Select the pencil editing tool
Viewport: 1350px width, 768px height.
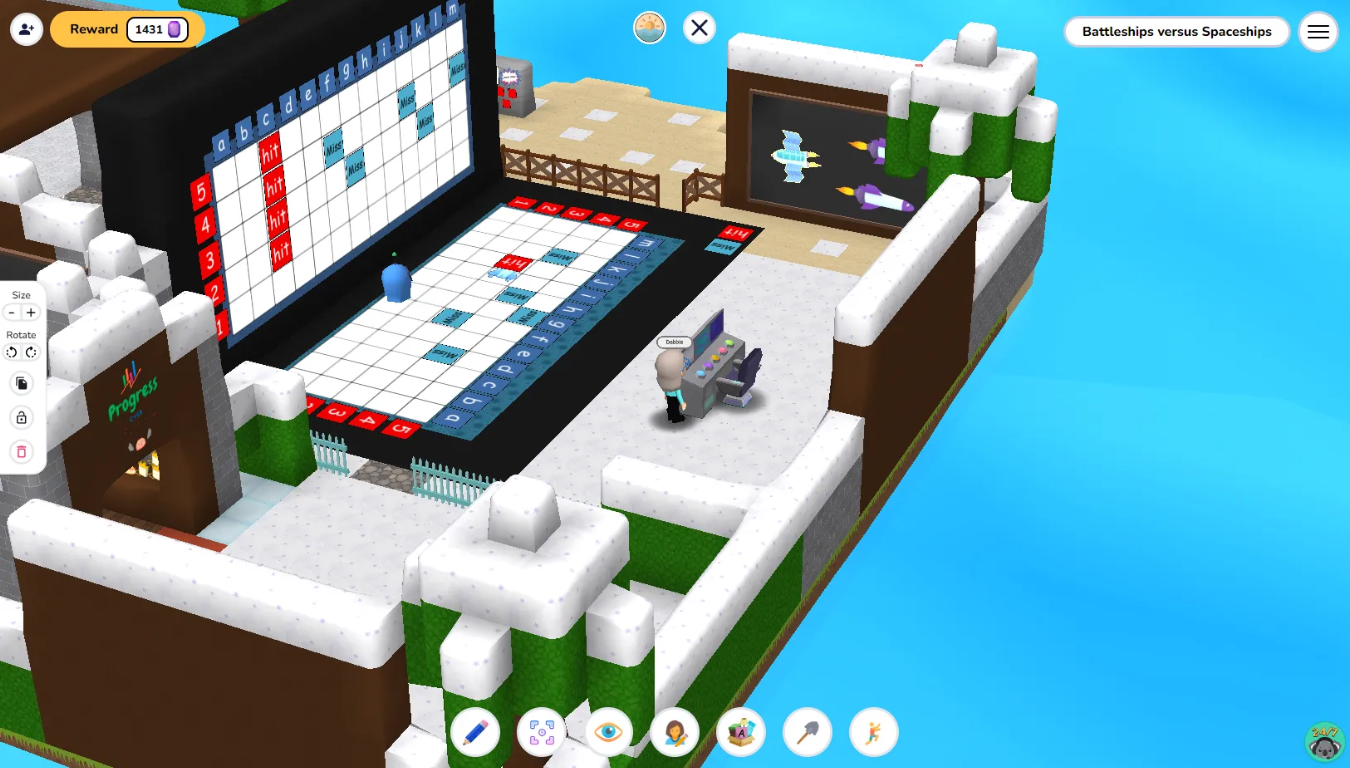point(476,732)
